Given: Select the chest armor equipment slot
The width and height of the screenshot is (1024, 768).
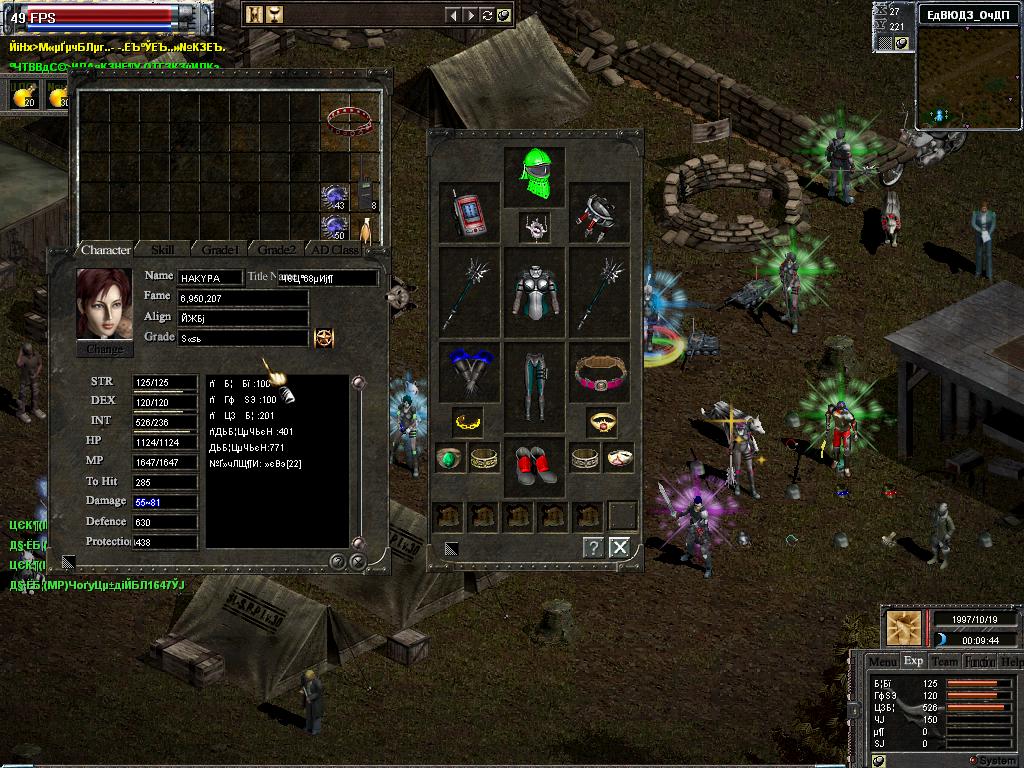Looking at the screenshot, I should (x=534, y=292).
